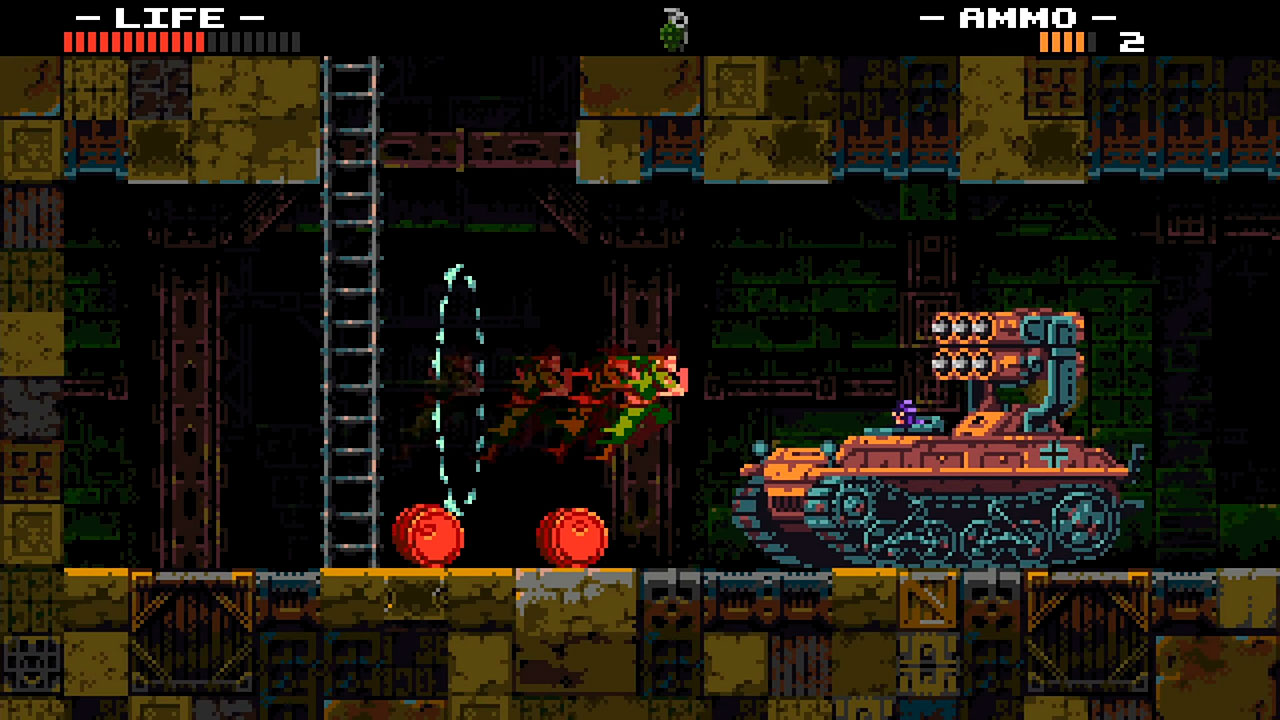
Task: Click the right red mine on the ground
Action: [573, 535]
